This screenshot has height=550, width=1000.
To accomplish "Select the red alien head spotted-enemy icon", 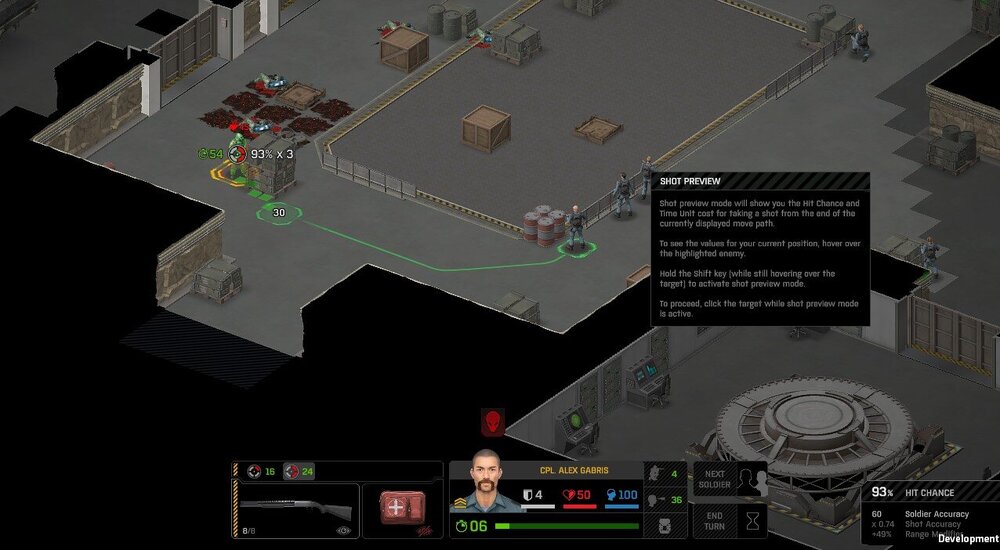I will 492,423.
